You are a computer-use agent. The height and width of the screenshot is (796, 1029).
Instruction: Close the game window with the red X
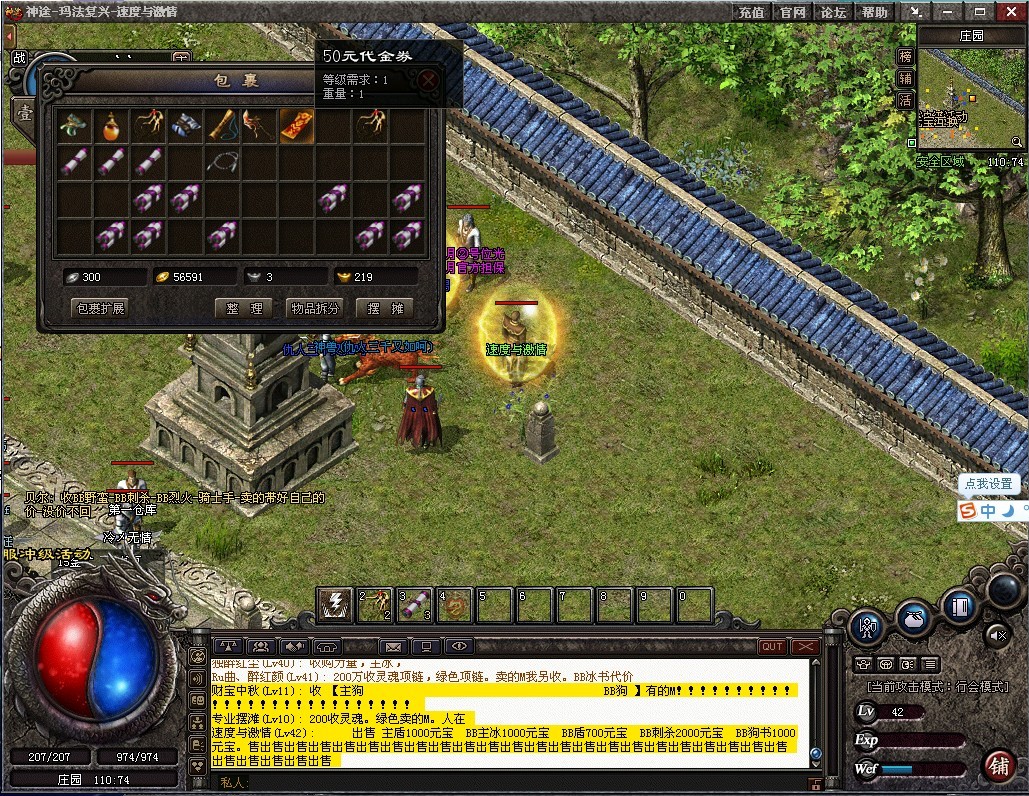point(1012,12)
